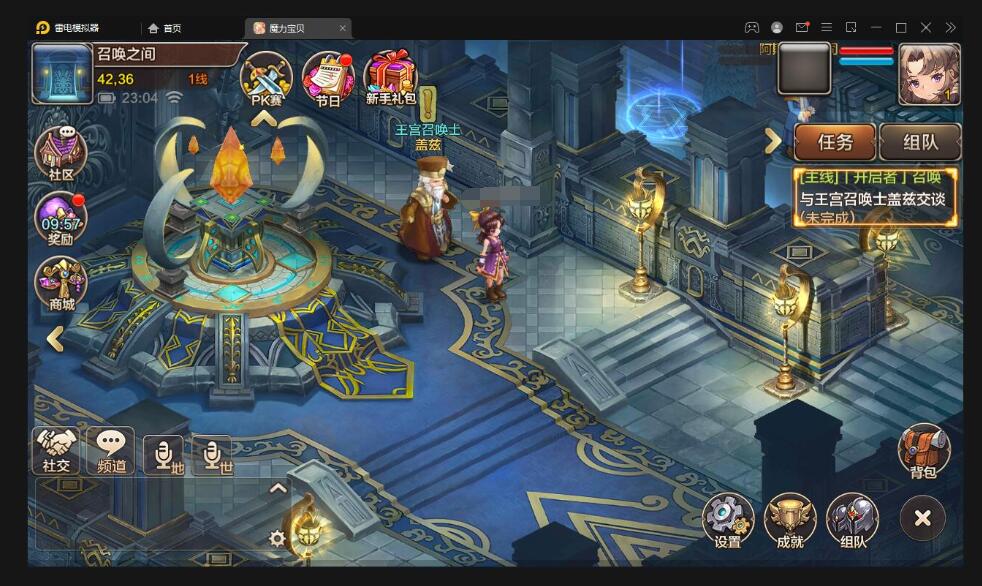The height and width of the screenshot is (586, 982).
Task: Click the player character portrait
Action: [x=929, y=73]
